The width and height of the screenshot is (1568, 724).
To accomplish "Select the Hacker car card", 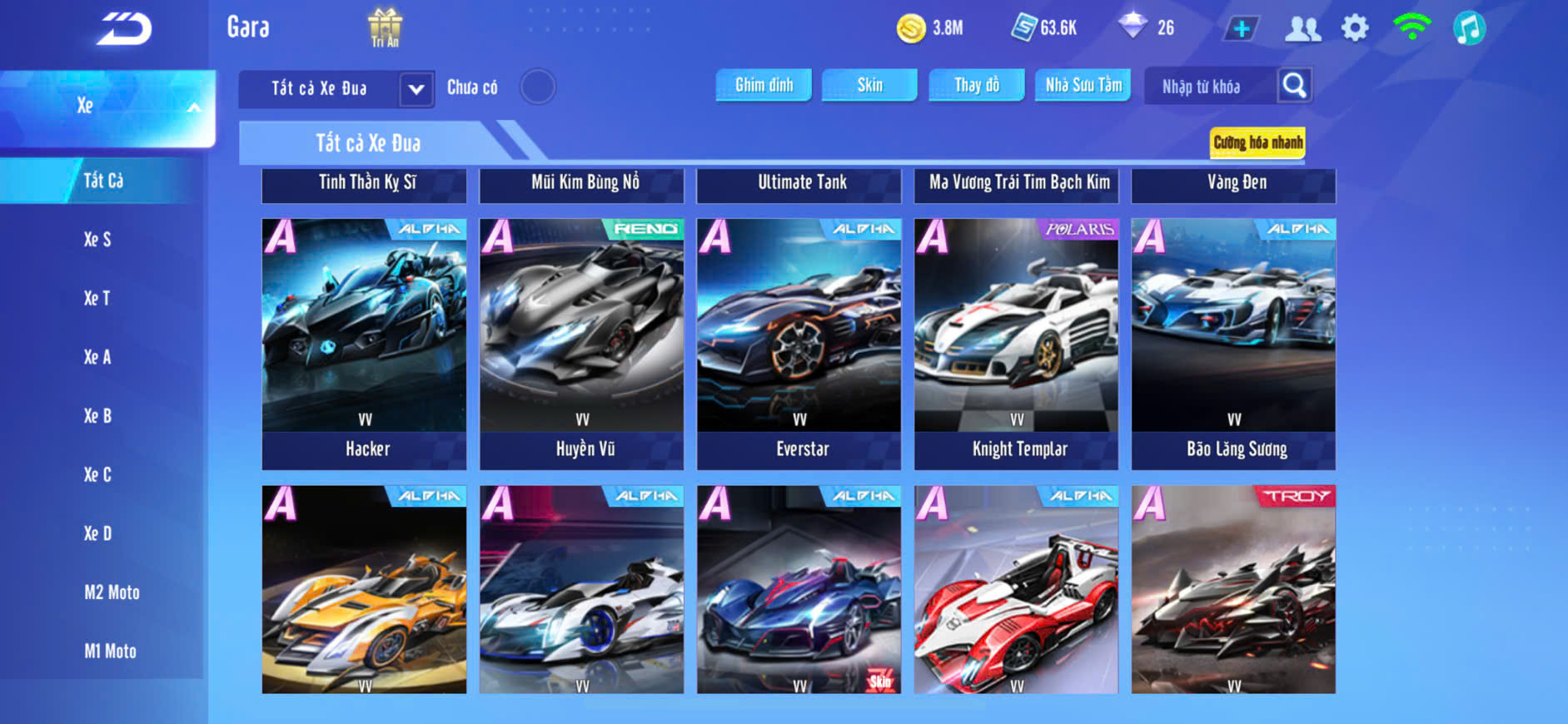I will [x=364, y=343].
